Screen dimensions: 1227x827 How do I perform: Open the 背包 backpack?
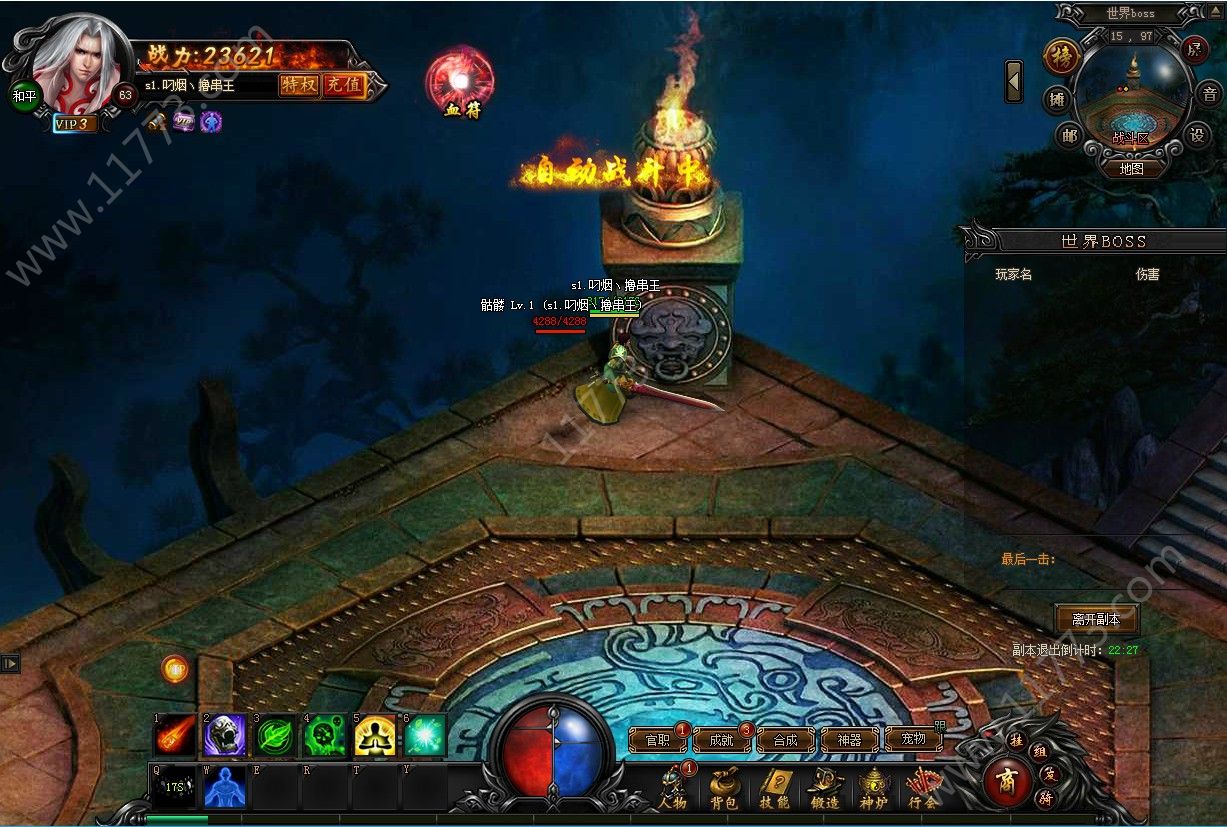[x=724, y=788]
